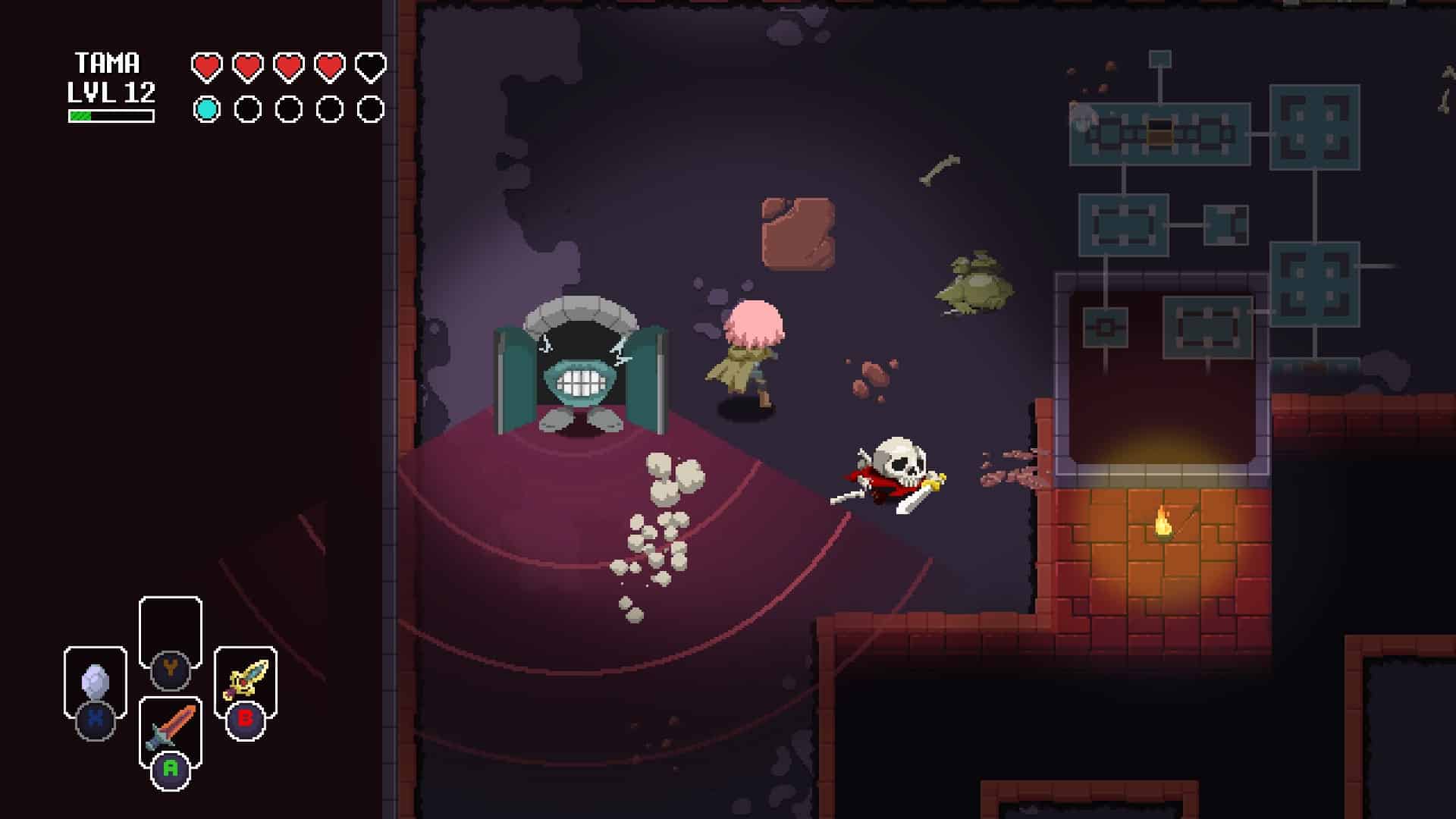
Task: Select the treasure chest room on the minimap
Action: click(x=1159, y=134)
